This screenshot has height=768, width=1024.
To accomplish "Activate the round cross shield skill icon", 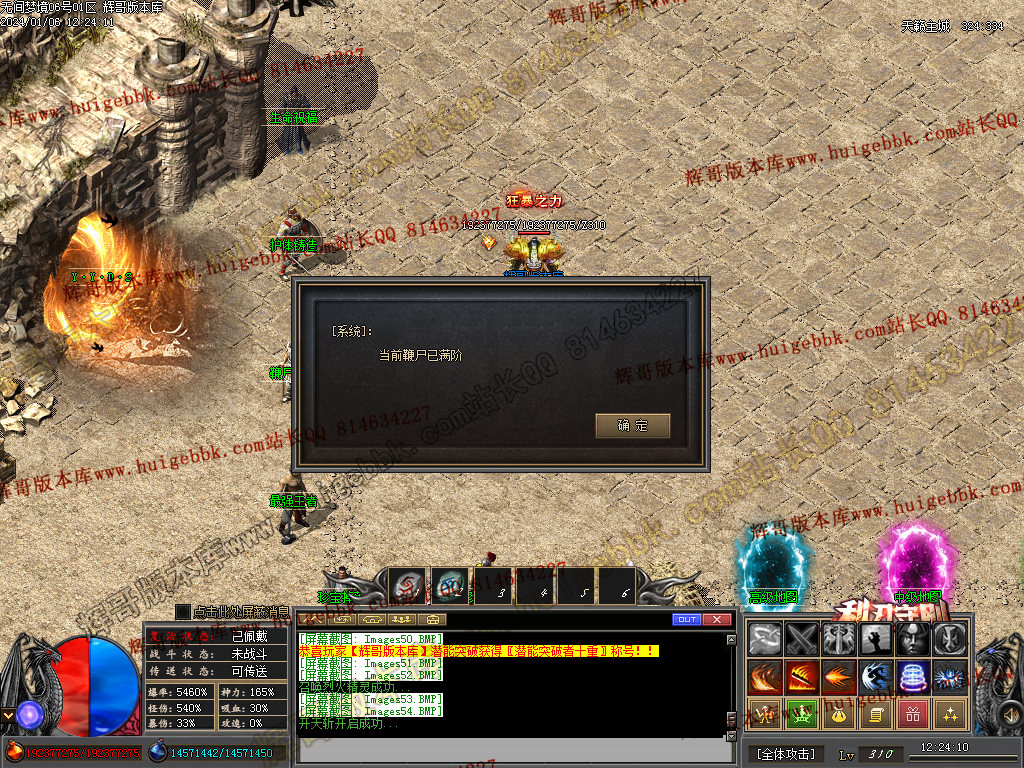I will [x=949, y=639].
